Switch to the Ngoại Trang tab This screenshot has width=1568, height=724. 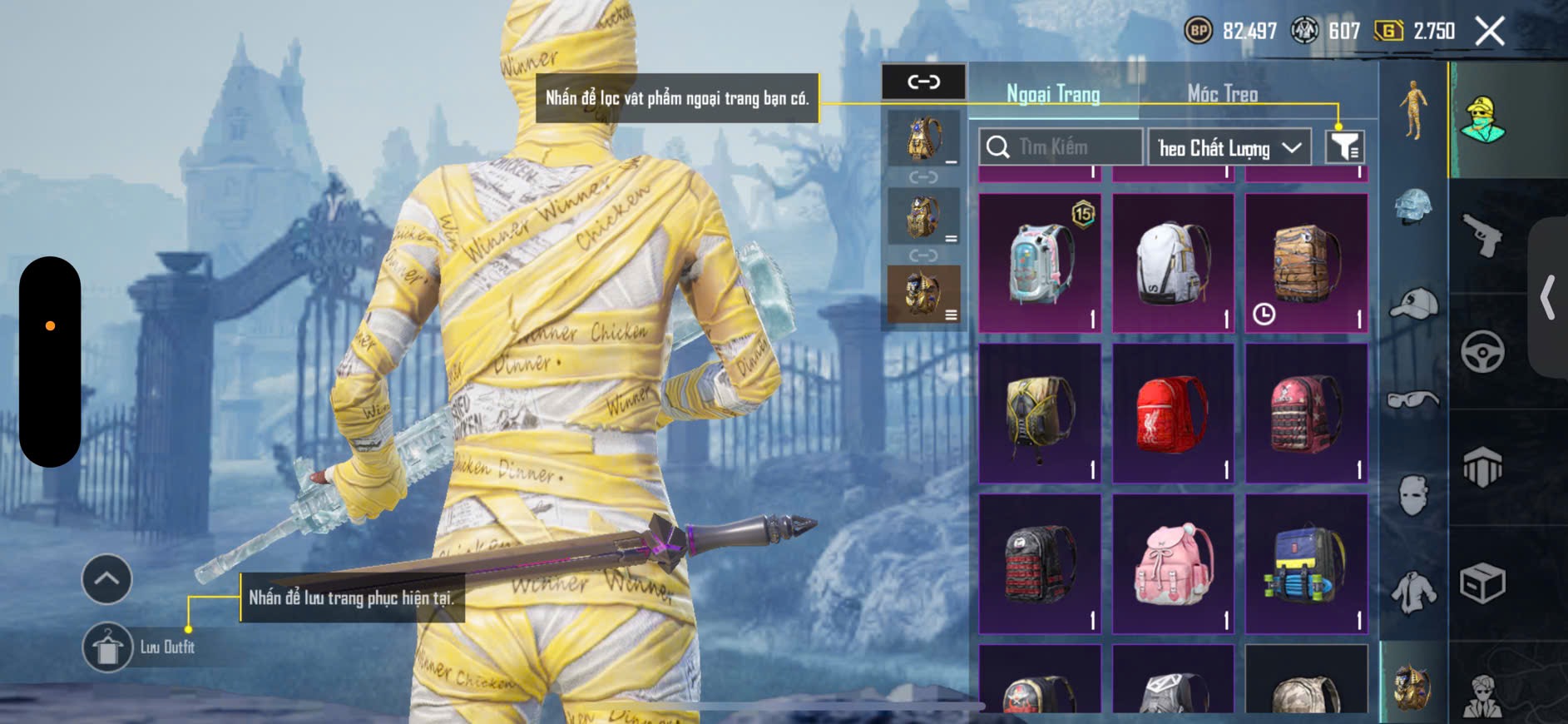point(1053,94)
